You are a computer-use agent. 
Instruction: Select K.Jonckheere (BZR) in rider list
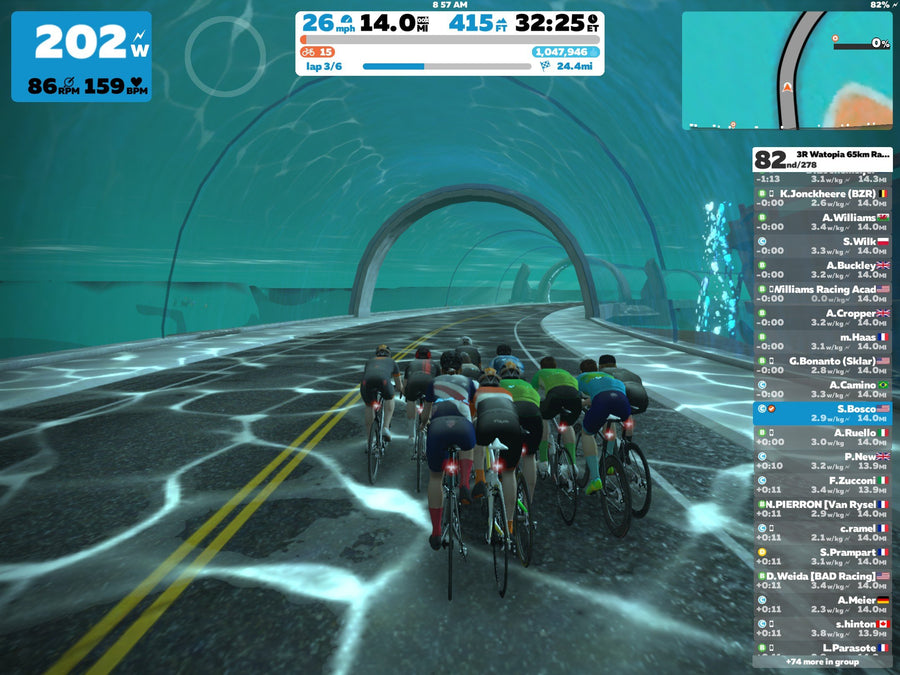point(822,197)
